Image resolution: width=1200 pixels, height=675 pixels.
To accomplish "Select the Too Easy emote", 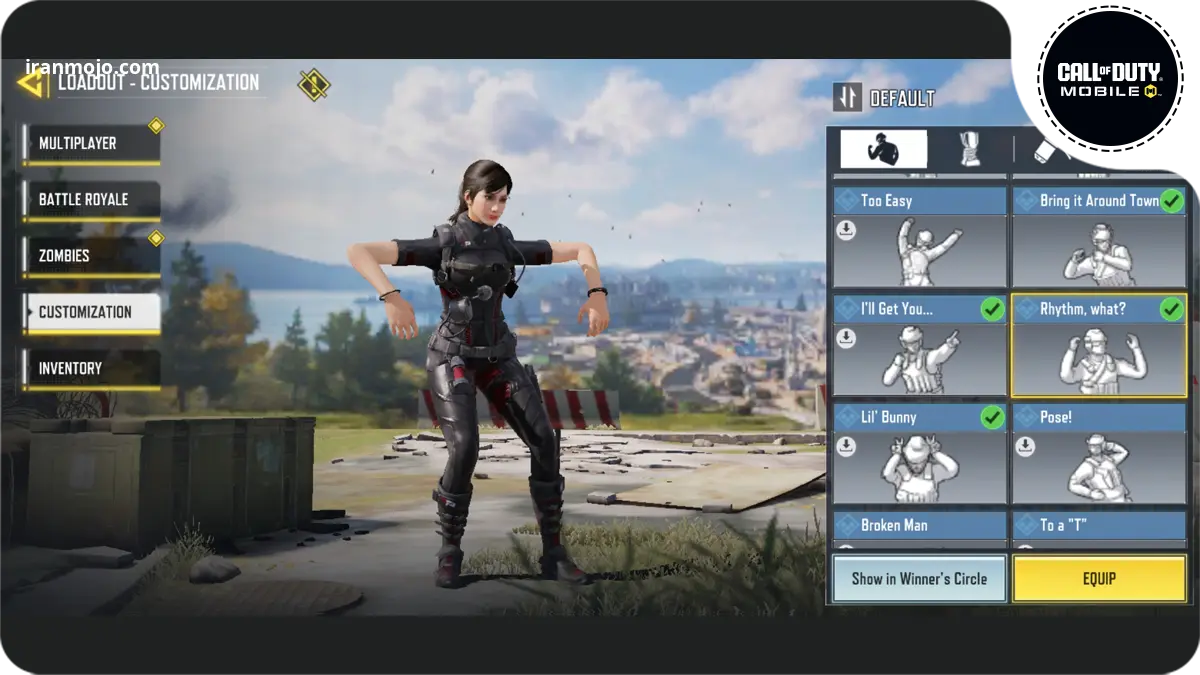I will point(919,238).
